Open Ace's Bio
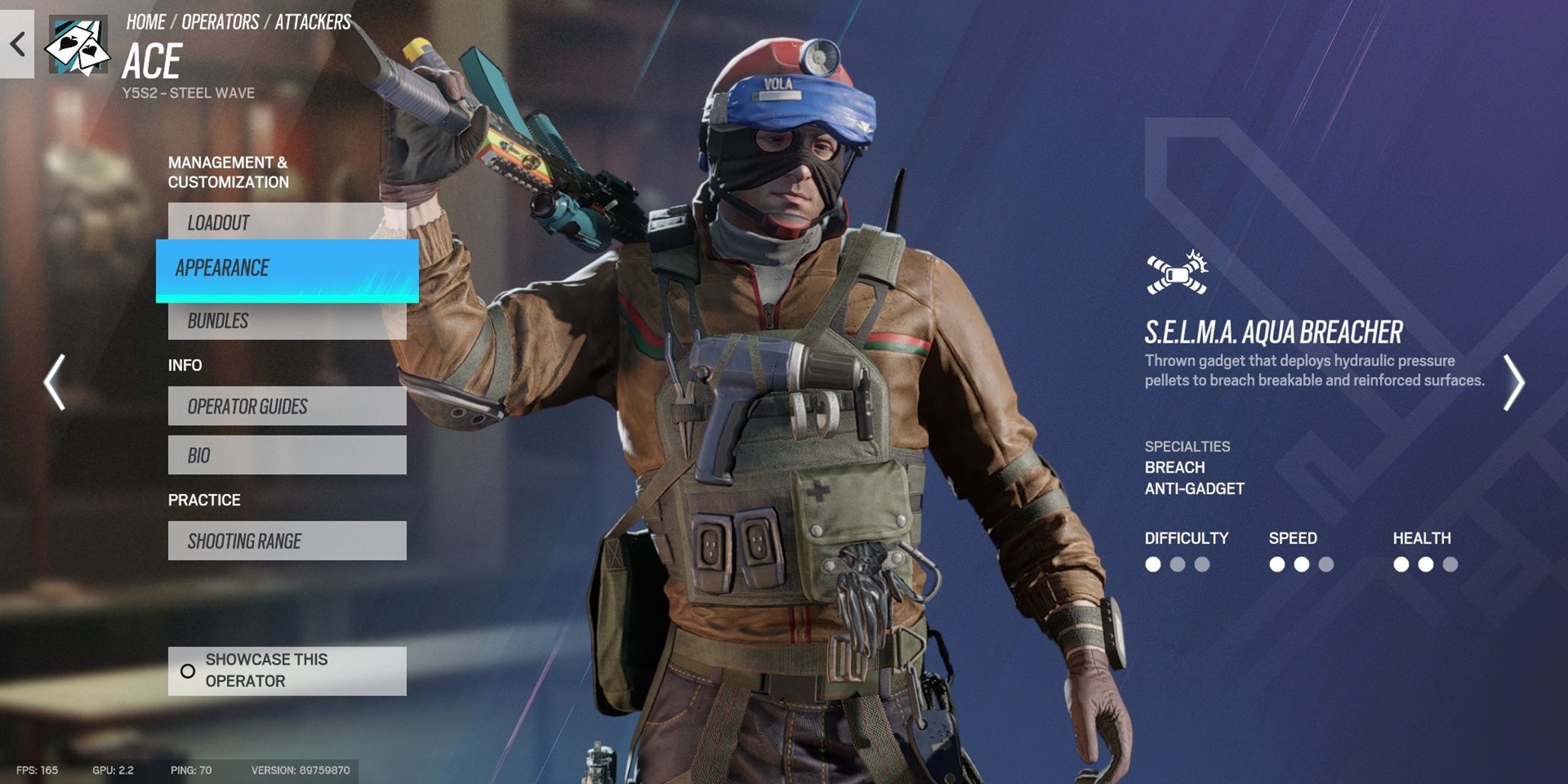 [x=287, y=455]
